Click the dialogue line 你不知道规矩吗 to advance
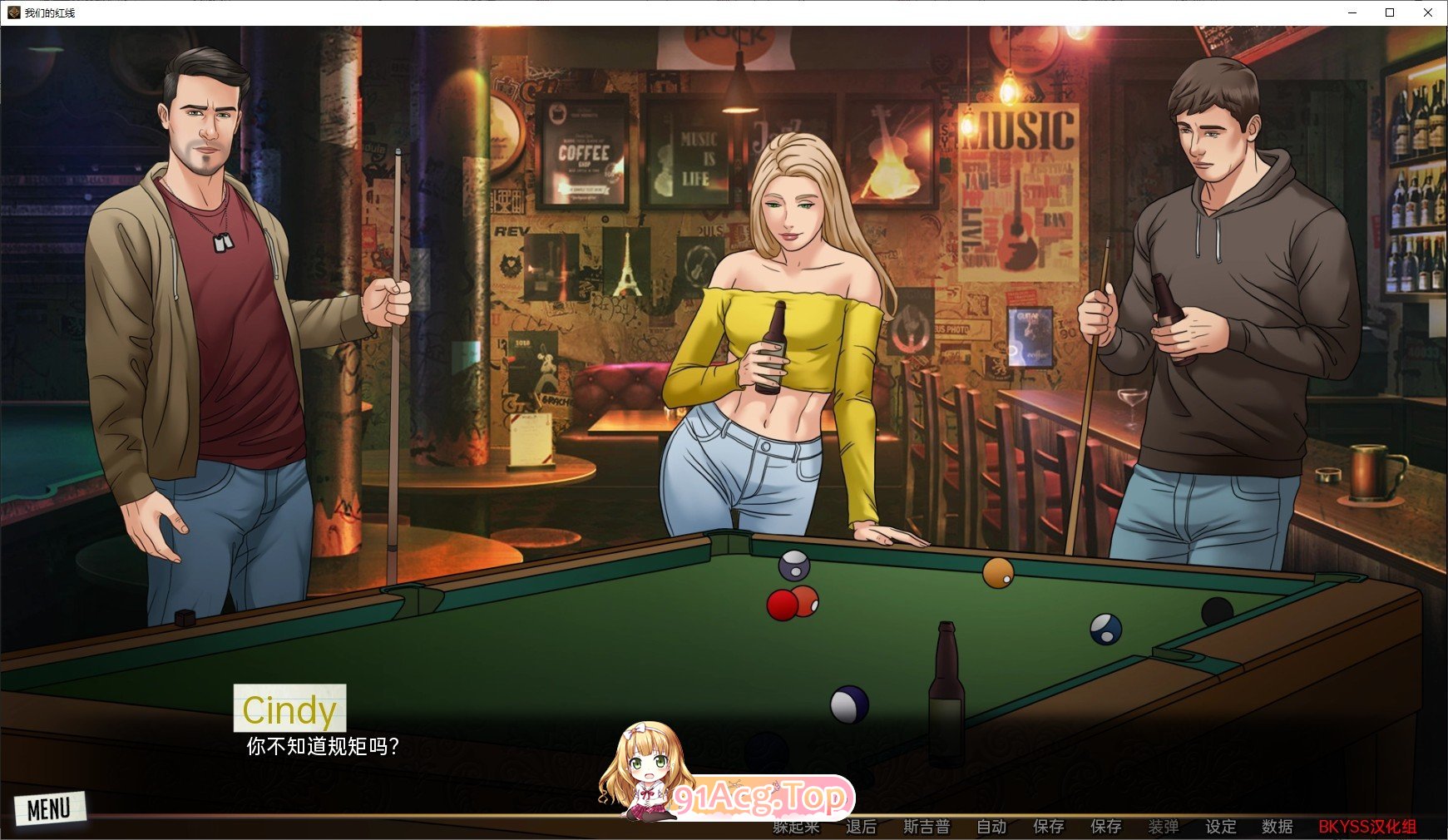Viewport: 1448px width, 840px height. click(x=321, y=746)
